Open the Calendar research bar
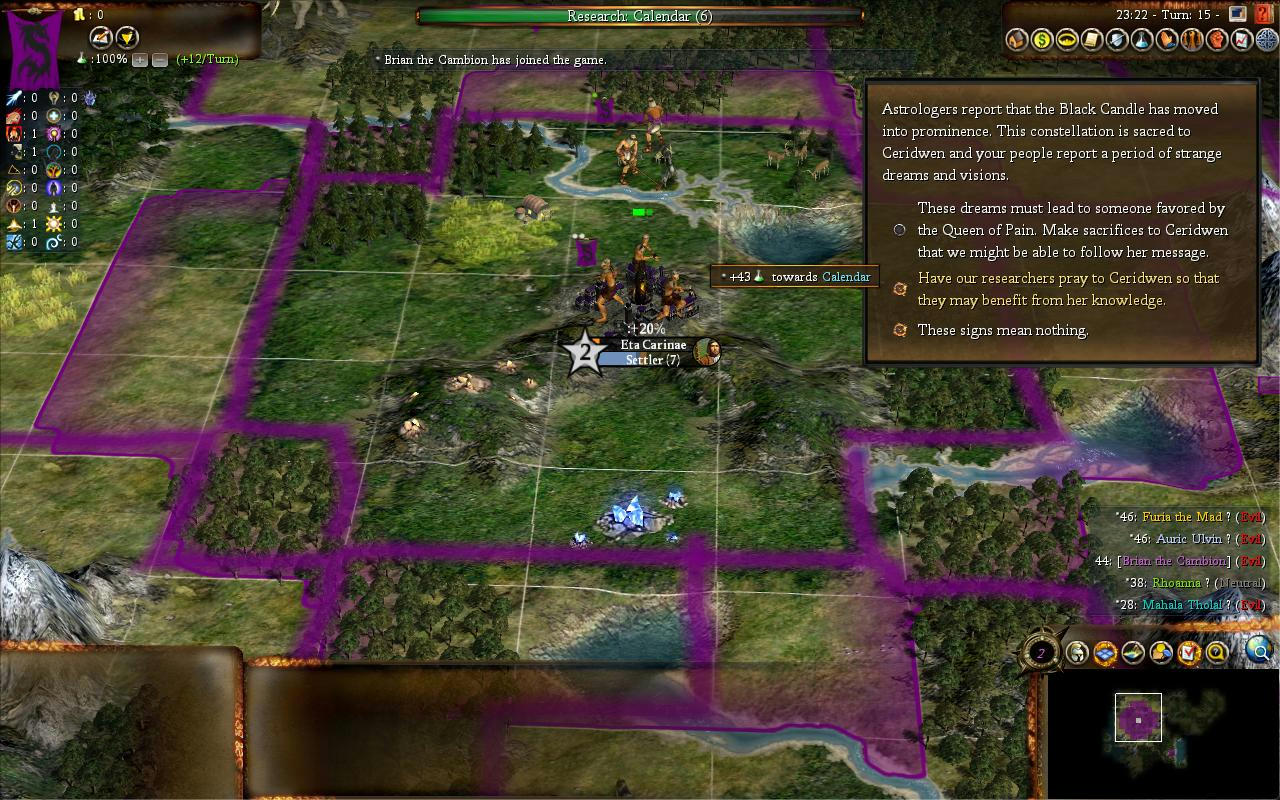Screen dimensions: 1280x800 click(x=640, y=16)
